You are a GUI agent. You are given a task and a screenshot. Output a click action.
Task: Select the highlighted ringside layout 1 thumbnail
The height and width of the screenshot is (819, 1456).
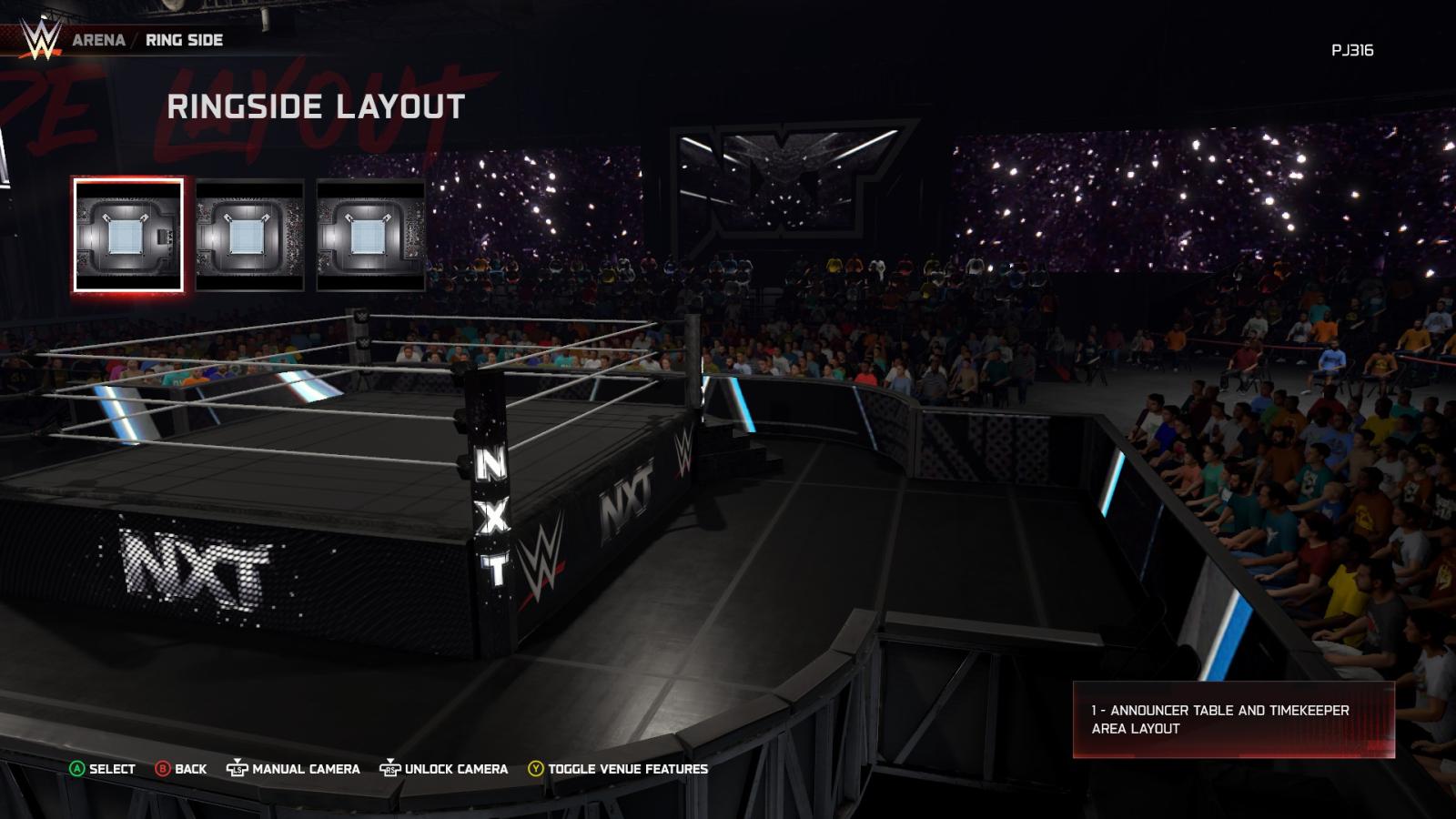click(x=128, y=236)
